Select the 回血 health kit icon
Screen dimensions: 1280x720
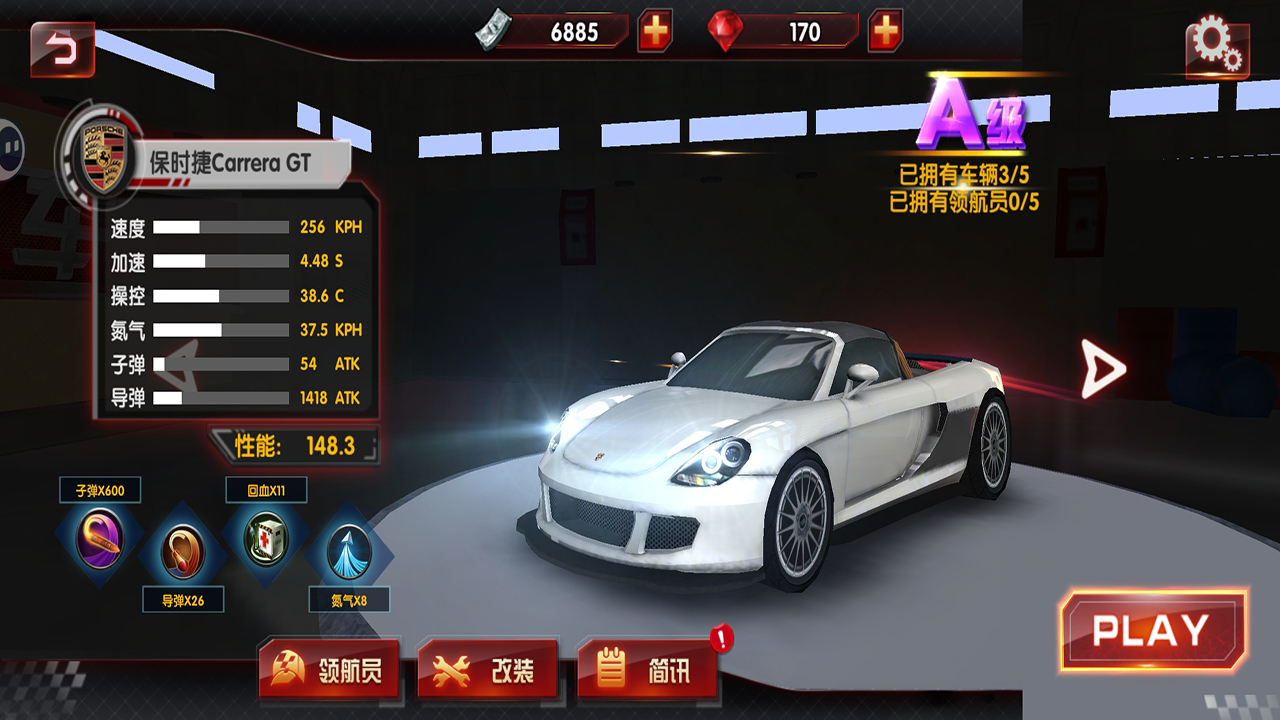click(x=266, y=539)
